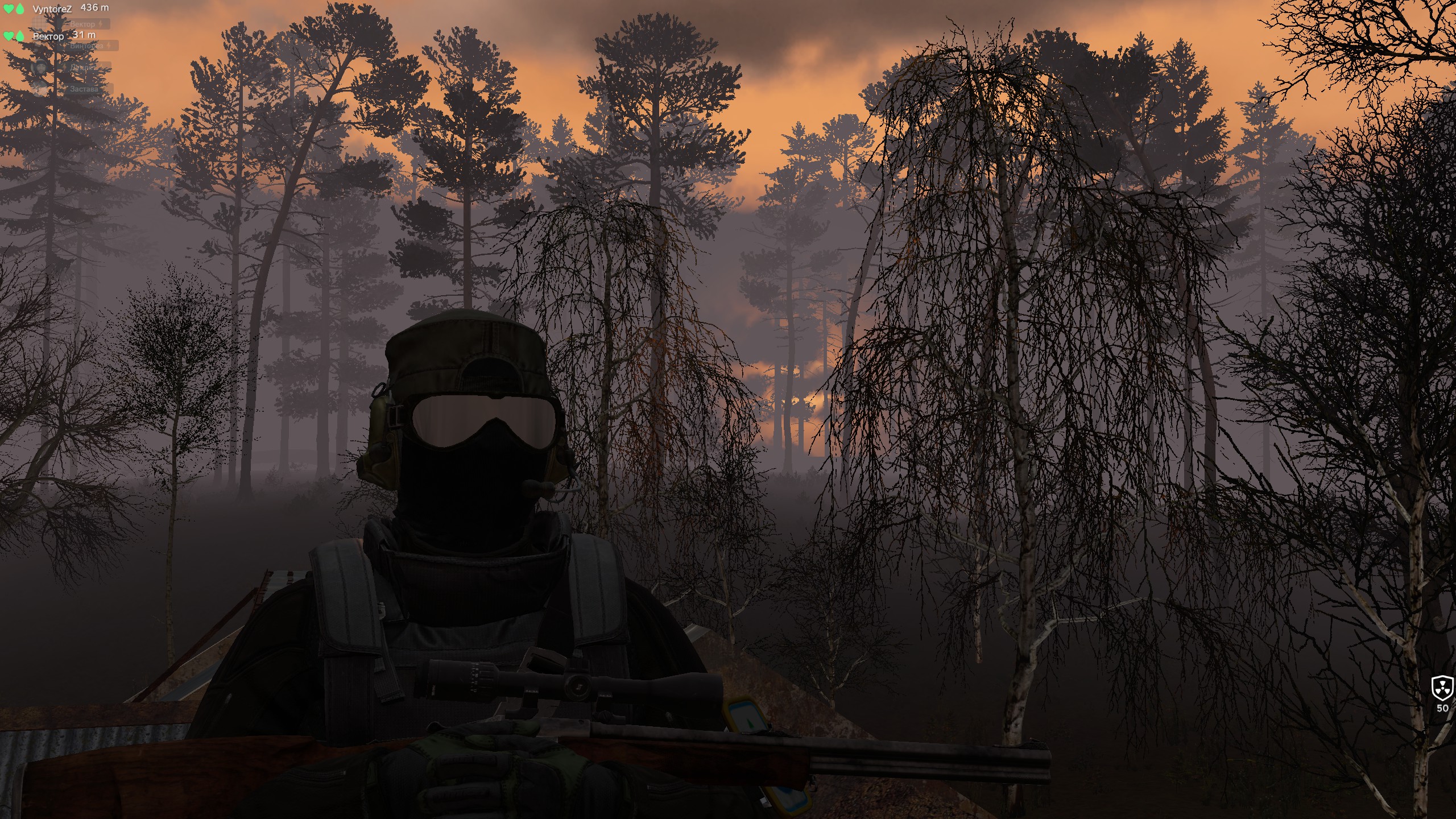Click the radiation shield icon

pyautogui.click(x=1442, y=688)
